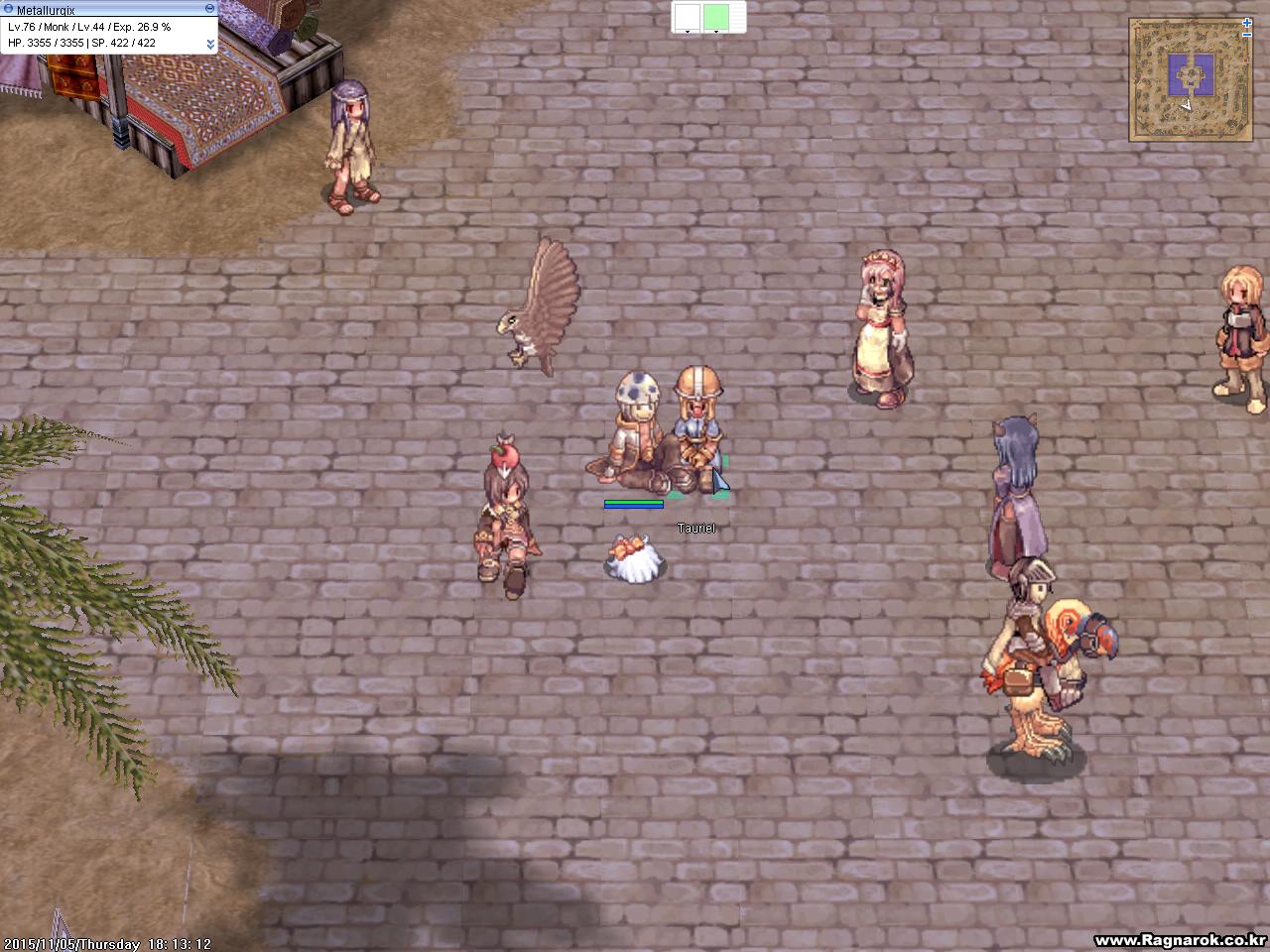Viewport: 1270px width, 952px height.
Task: Click the zoom-out minus icon on the minimap
Action: [1246, 35]
